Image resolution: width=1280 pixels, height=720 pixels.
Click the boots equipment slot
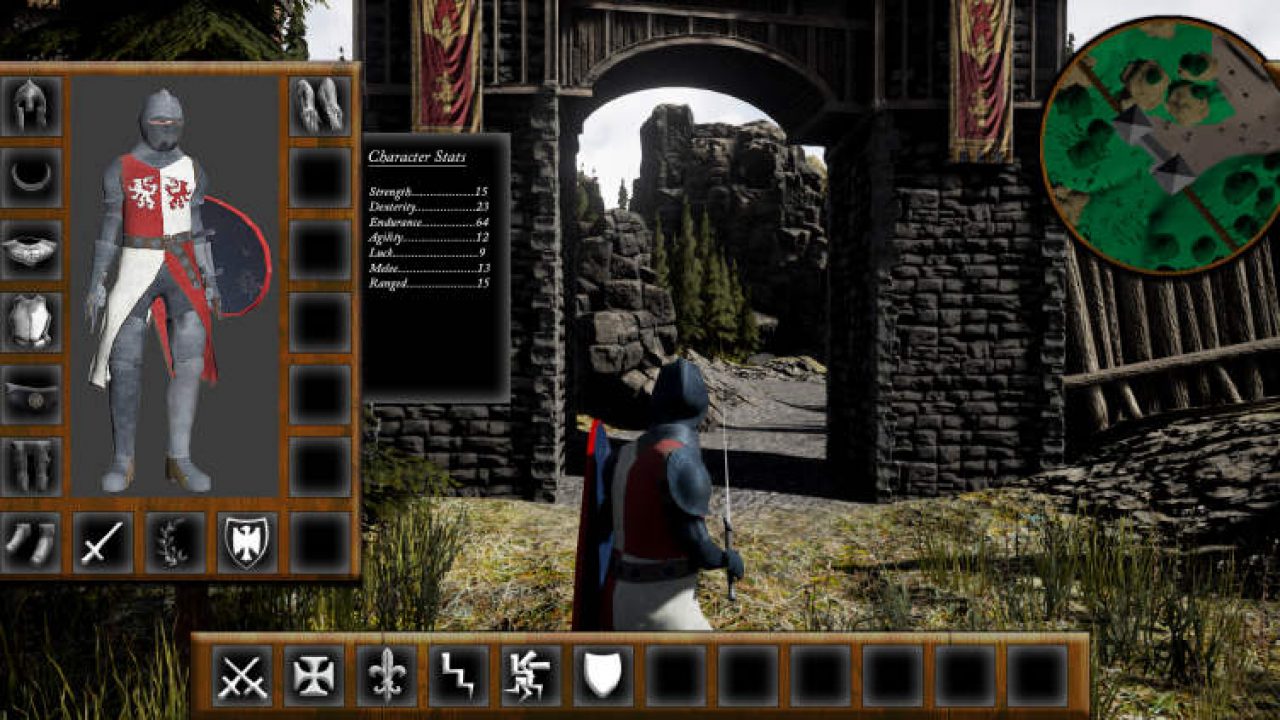(31, 542)
